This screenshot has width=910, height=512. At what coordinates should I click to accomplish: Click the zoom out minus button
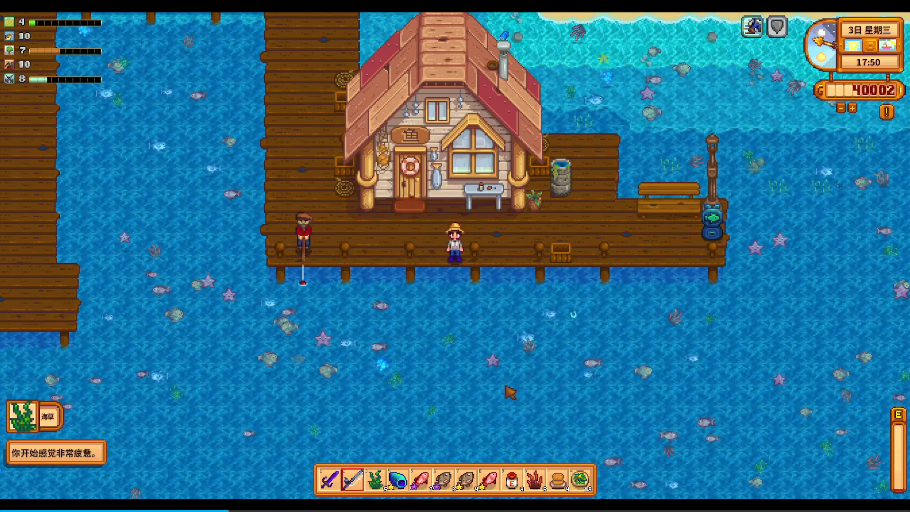(x=841, y=107)
